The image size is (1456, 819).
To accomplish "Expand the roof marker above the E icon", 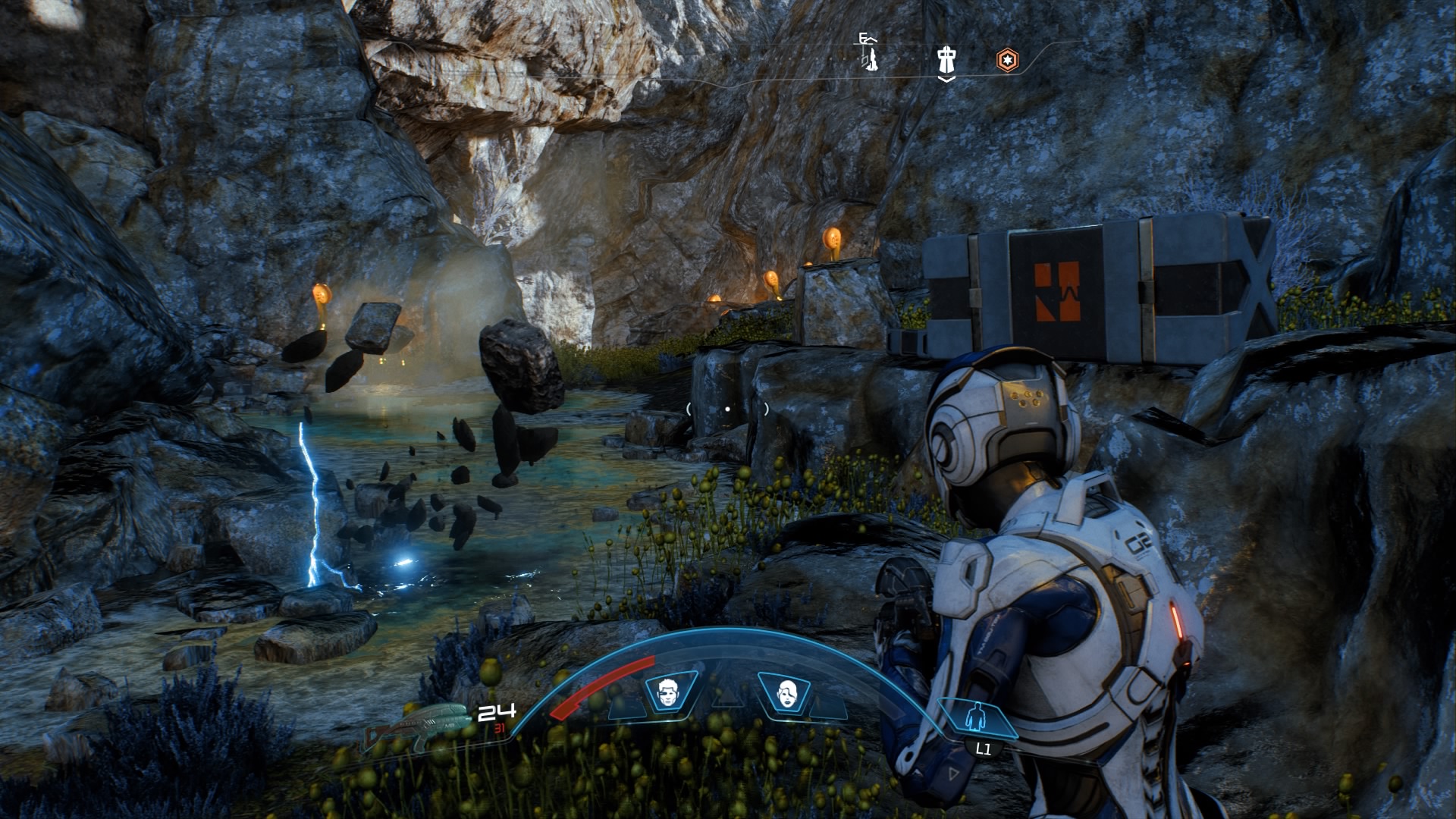I will tap(871, 39).
